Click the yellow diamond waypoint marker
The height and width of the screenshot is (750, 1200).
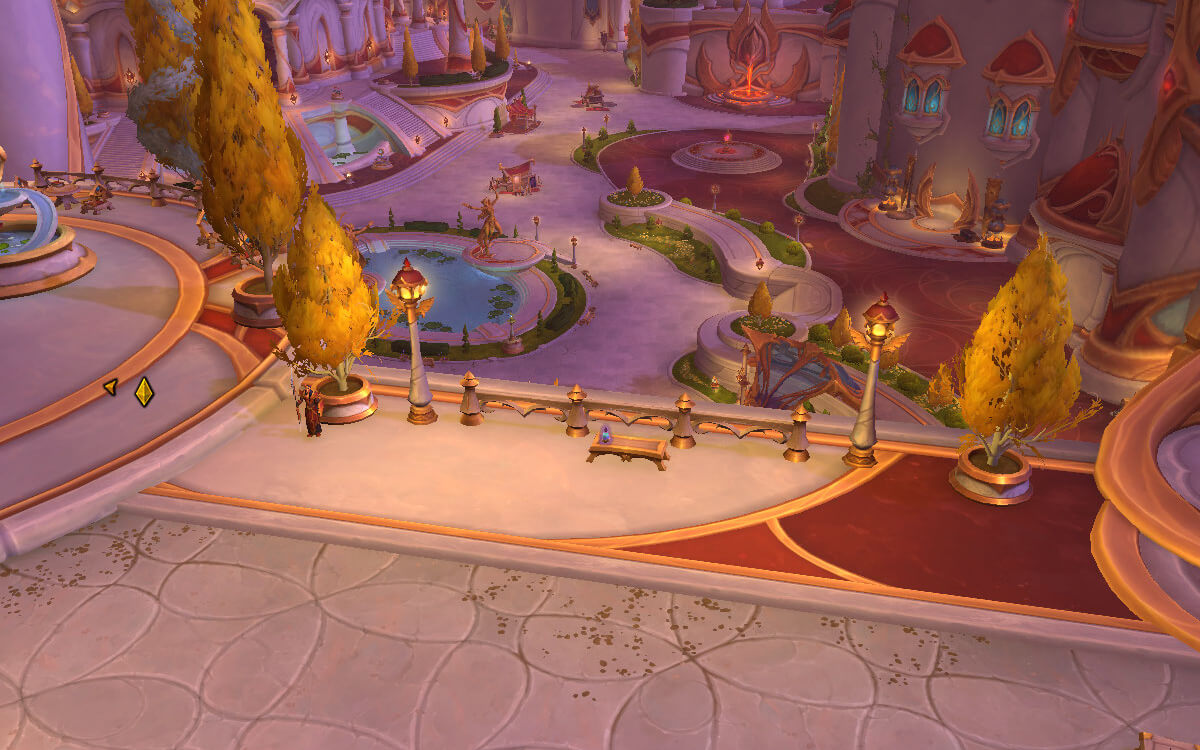pyautogui.click(x=144, y=391)
